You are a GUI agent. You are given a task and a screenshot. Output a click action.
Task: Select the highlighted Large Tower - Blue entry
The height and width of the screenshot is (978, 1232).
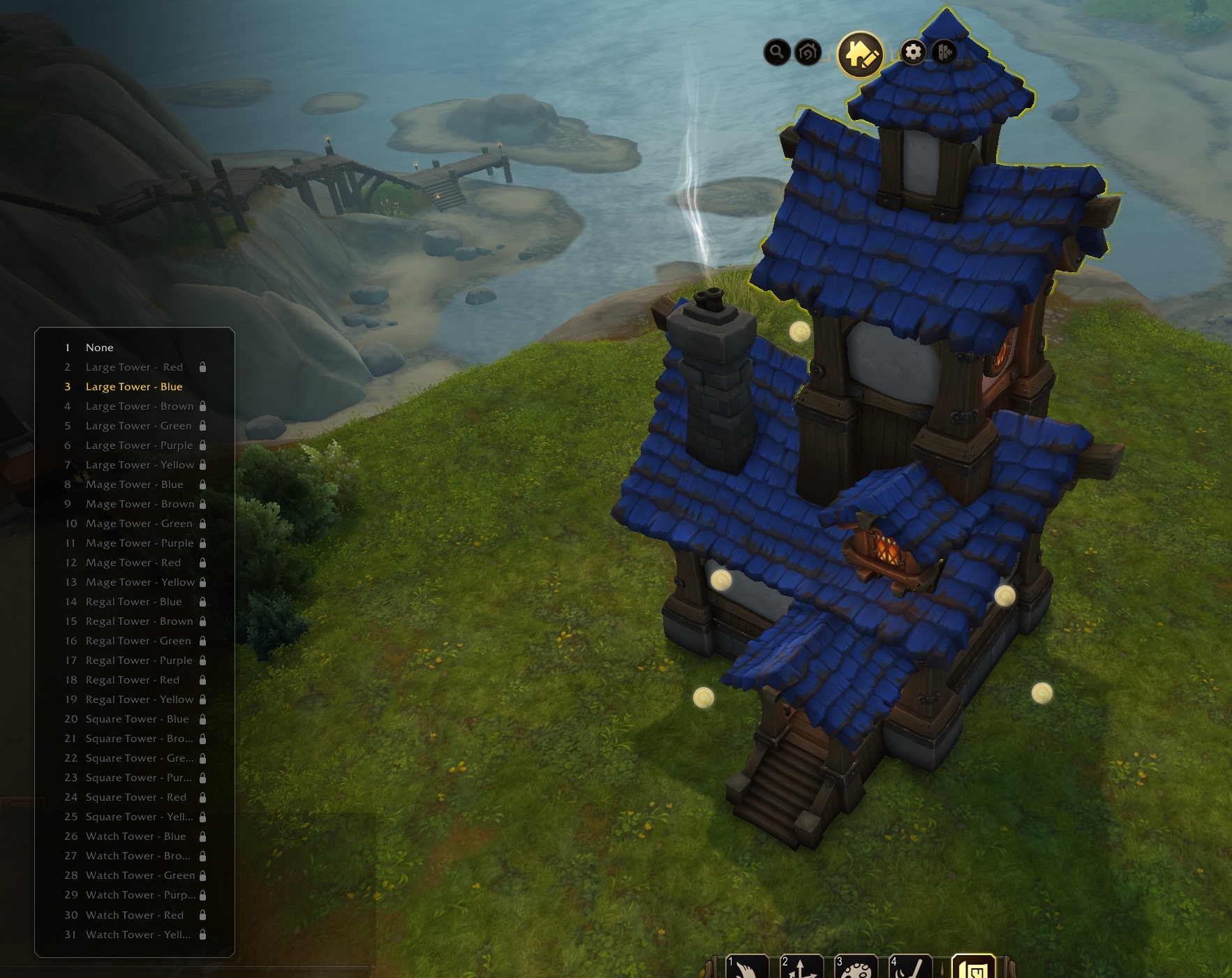(134, 387)
